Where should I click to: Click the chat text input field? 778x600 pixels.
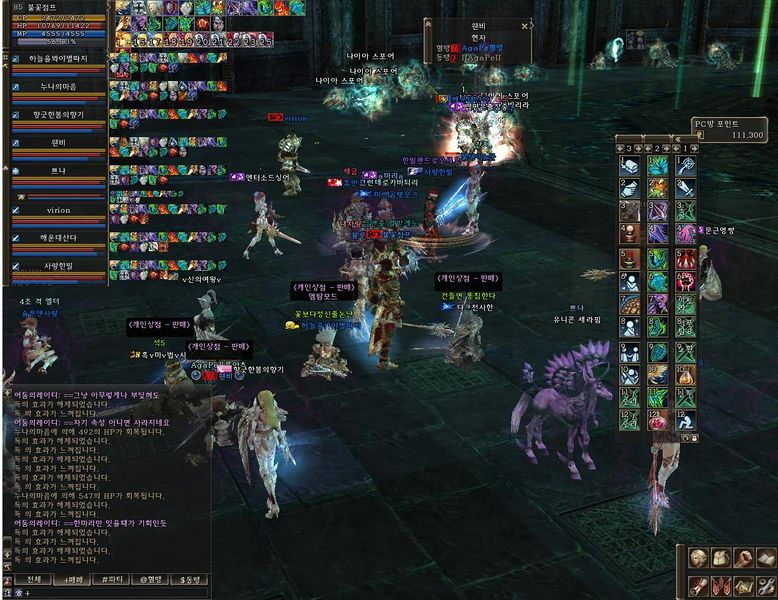[110, 593]
